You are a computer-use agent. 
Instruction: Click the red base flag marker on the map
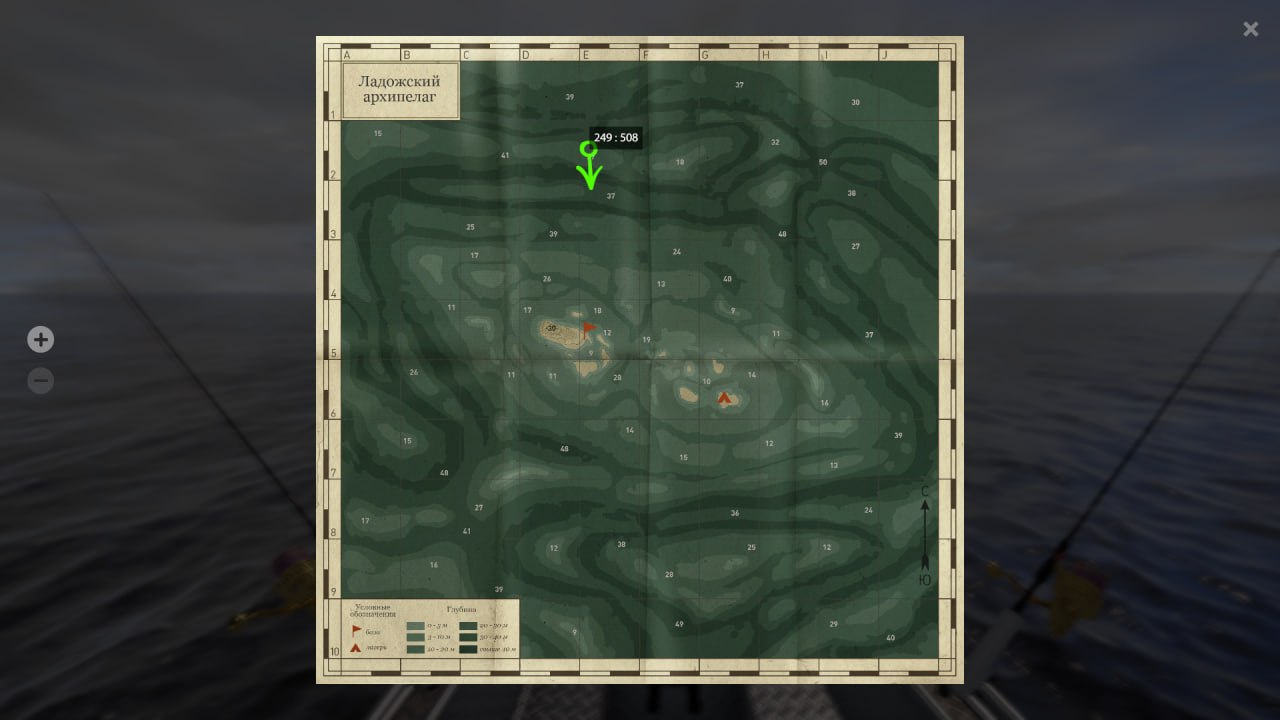click(588, 328)
